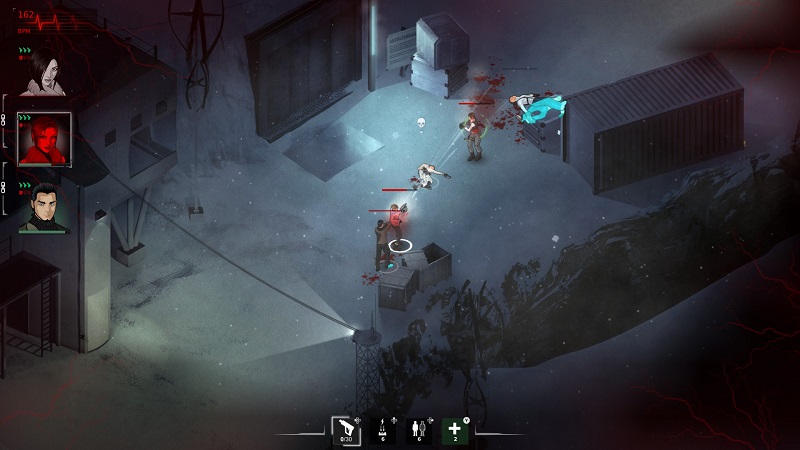Use the two-figures ability icon
The width and height of the screenshot is (800, 450).
click(x=419, y=430)
